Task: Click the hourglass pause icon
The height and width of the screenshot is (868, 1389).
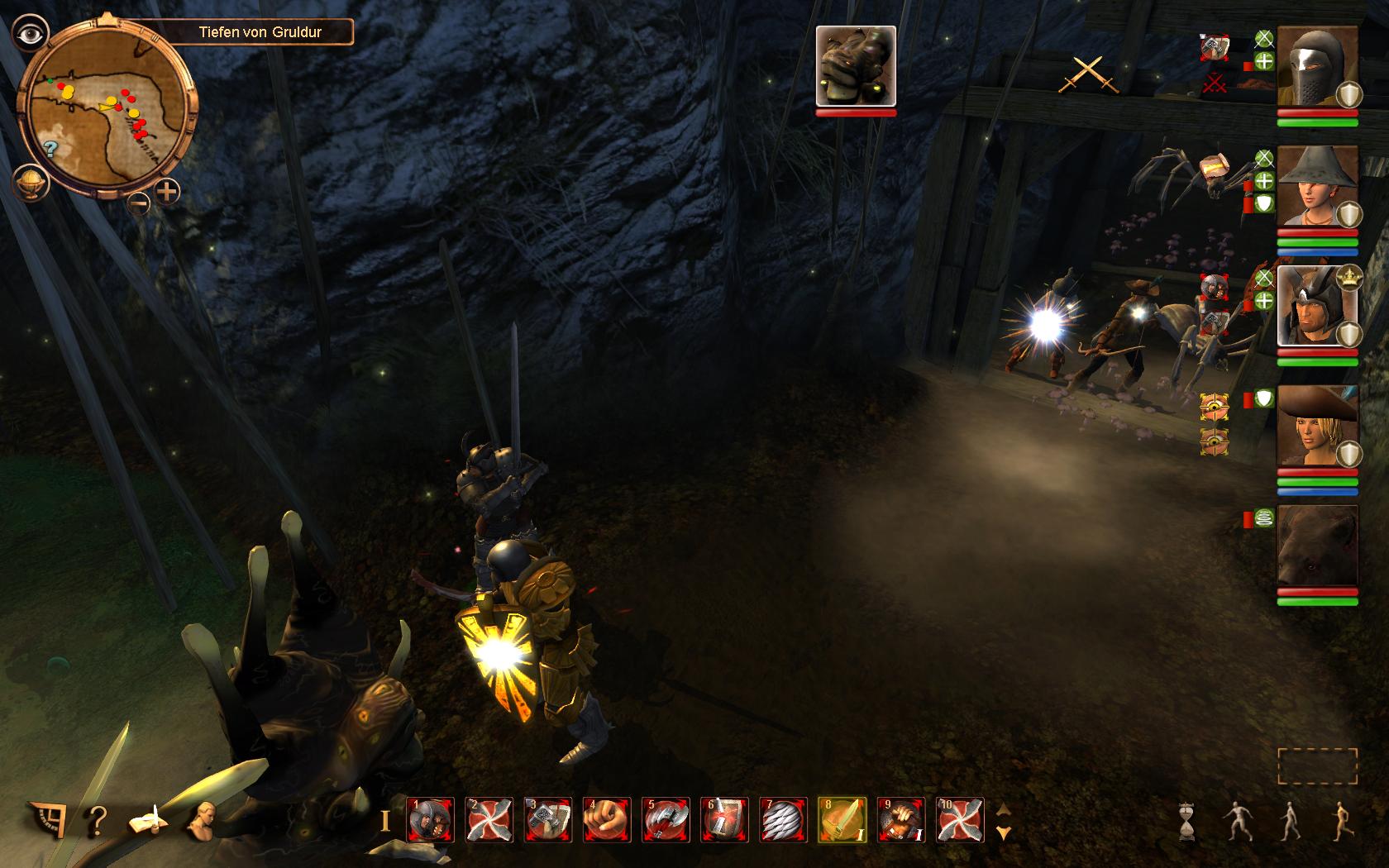Action: click(x=1190, y=821)
